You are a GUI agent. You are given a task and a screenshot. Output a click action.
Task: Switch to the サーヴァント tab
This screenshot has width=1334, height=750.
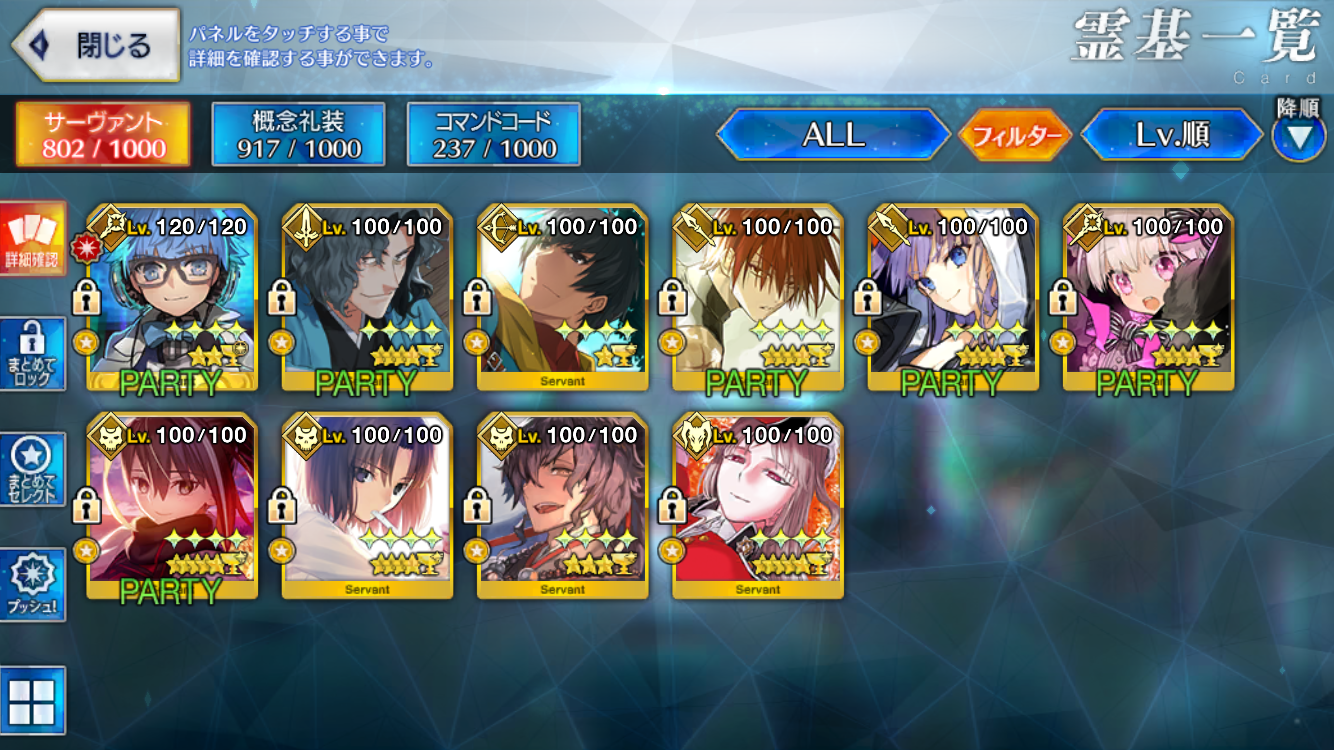[x=103, y=135]
